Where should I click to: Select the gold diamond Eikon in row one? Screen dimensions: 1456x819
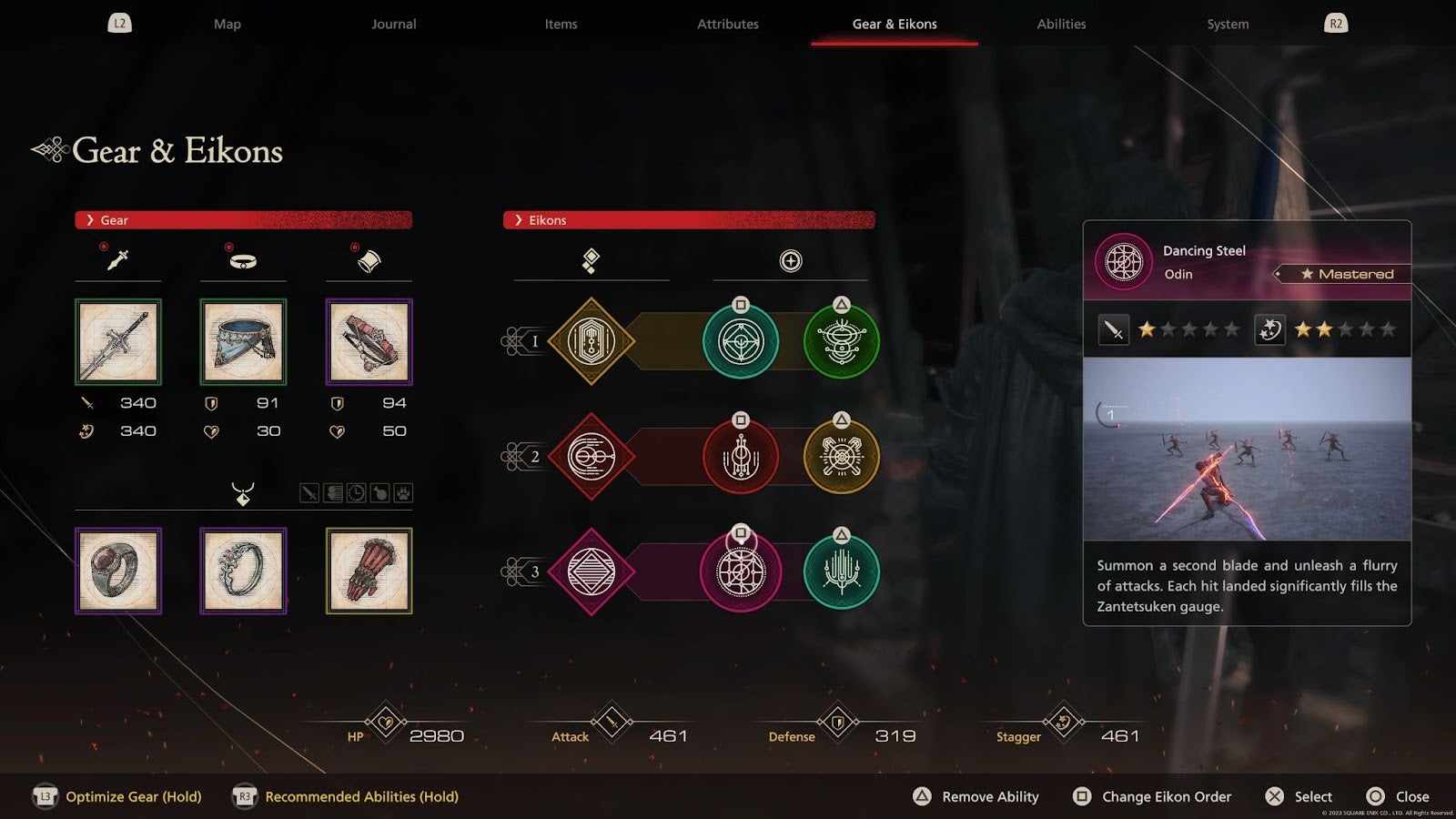[x=591, y=342]
